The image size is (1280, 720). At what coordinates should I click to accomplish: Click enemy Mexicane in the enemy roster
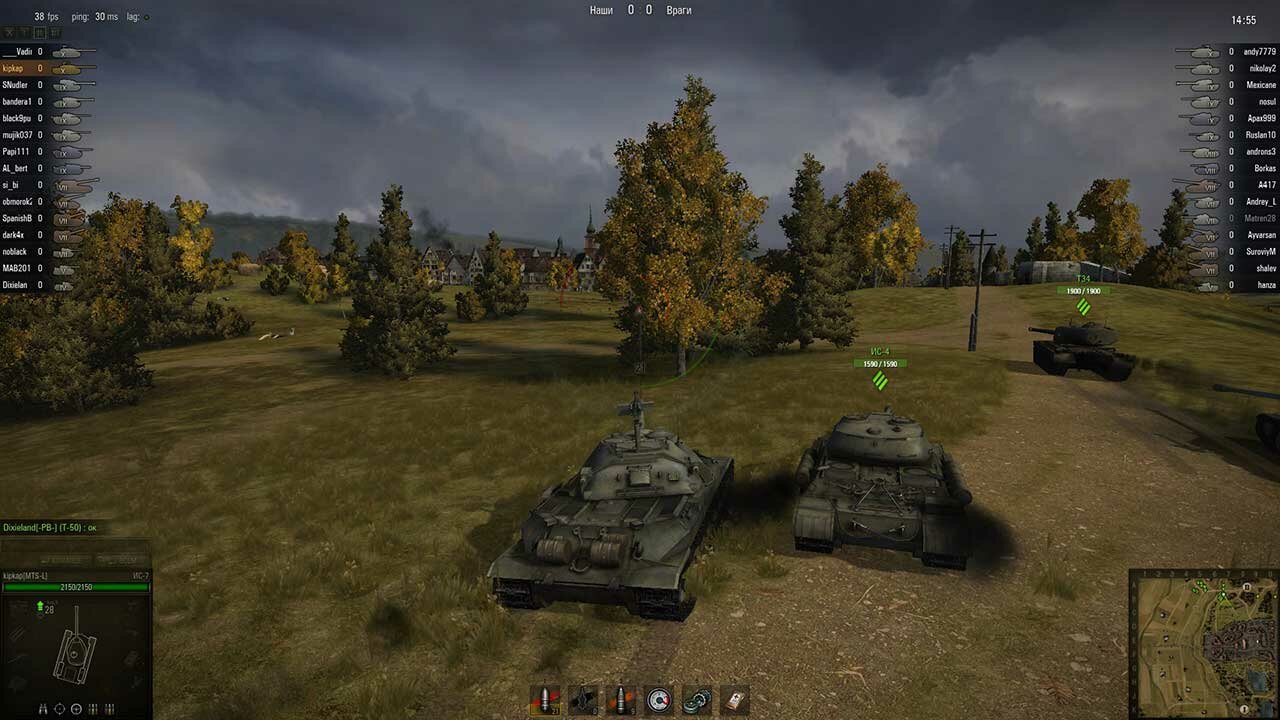[x=1260, y=85]
